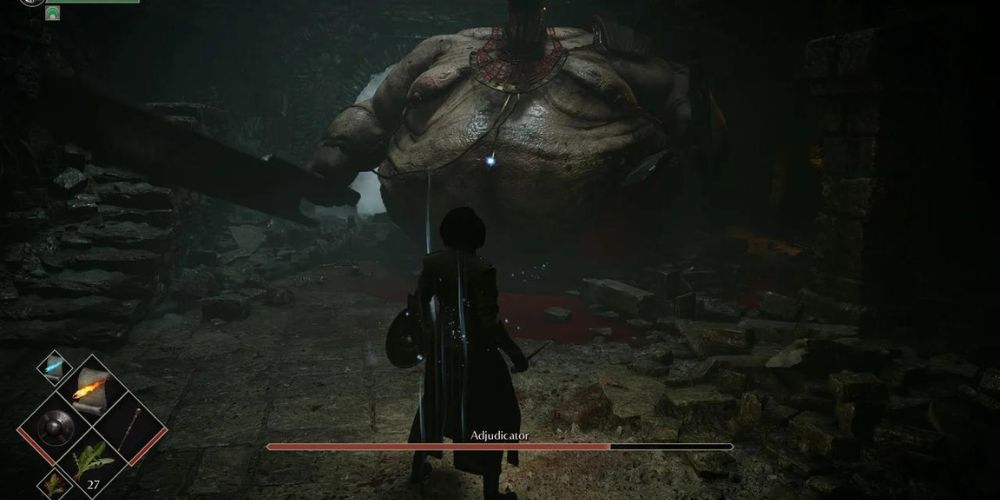Select the small blue spell scroll icon
Screen dimensions: 1000x500
53,367
